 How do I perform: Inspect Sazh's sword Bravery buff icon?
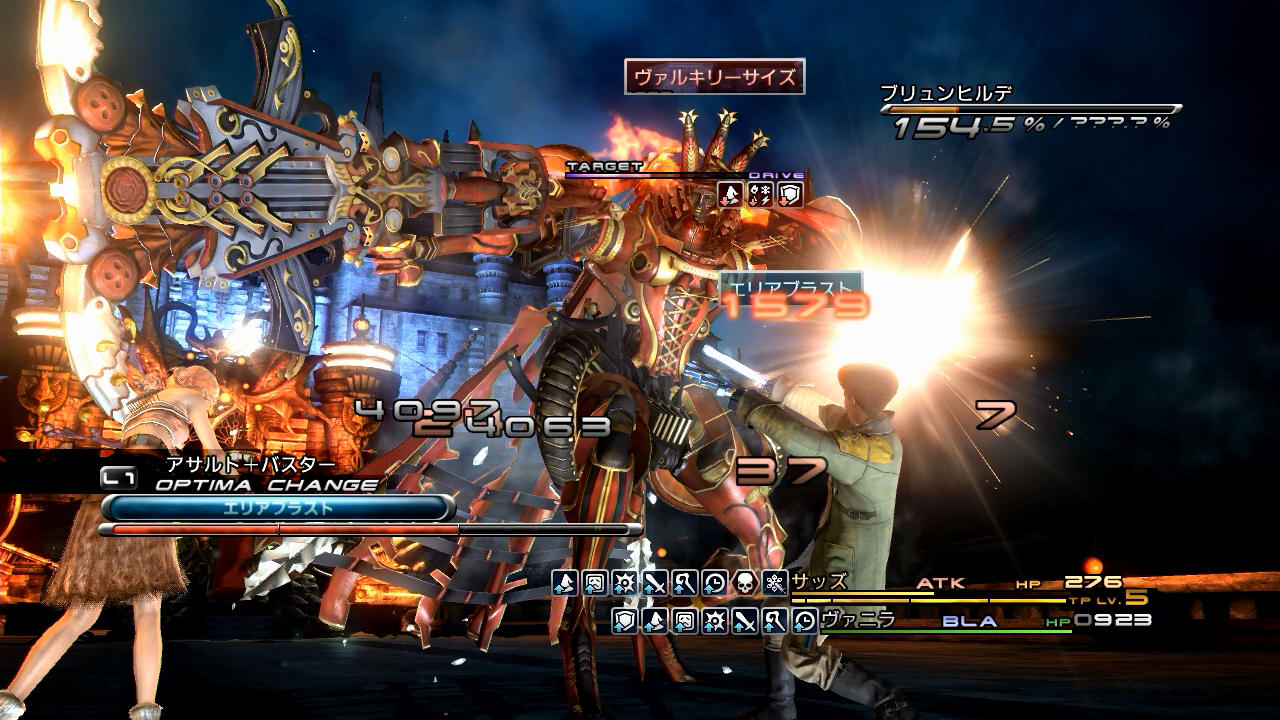click(x=654, y=582)
